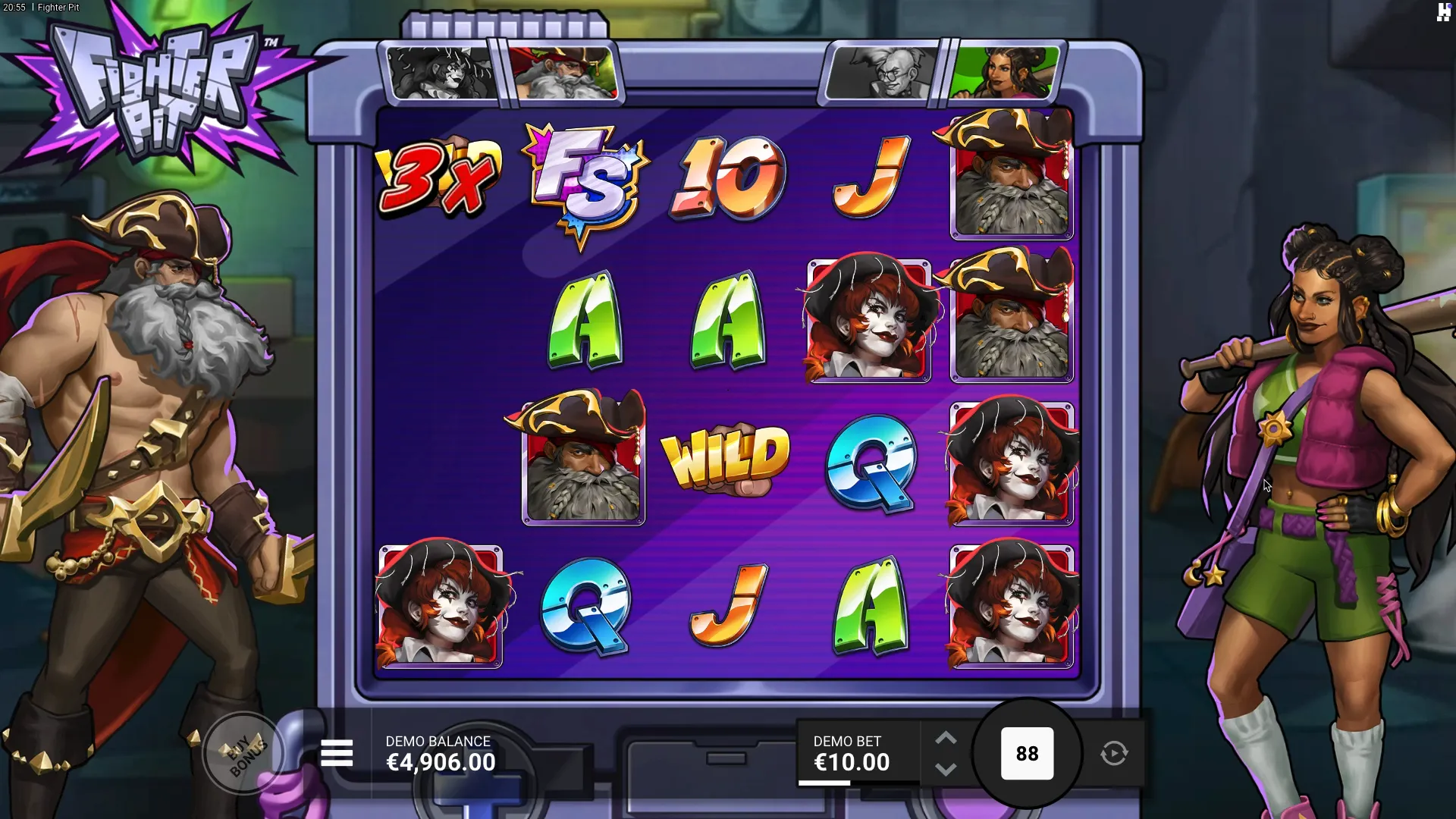Click the spin button showing 88

1027,754
